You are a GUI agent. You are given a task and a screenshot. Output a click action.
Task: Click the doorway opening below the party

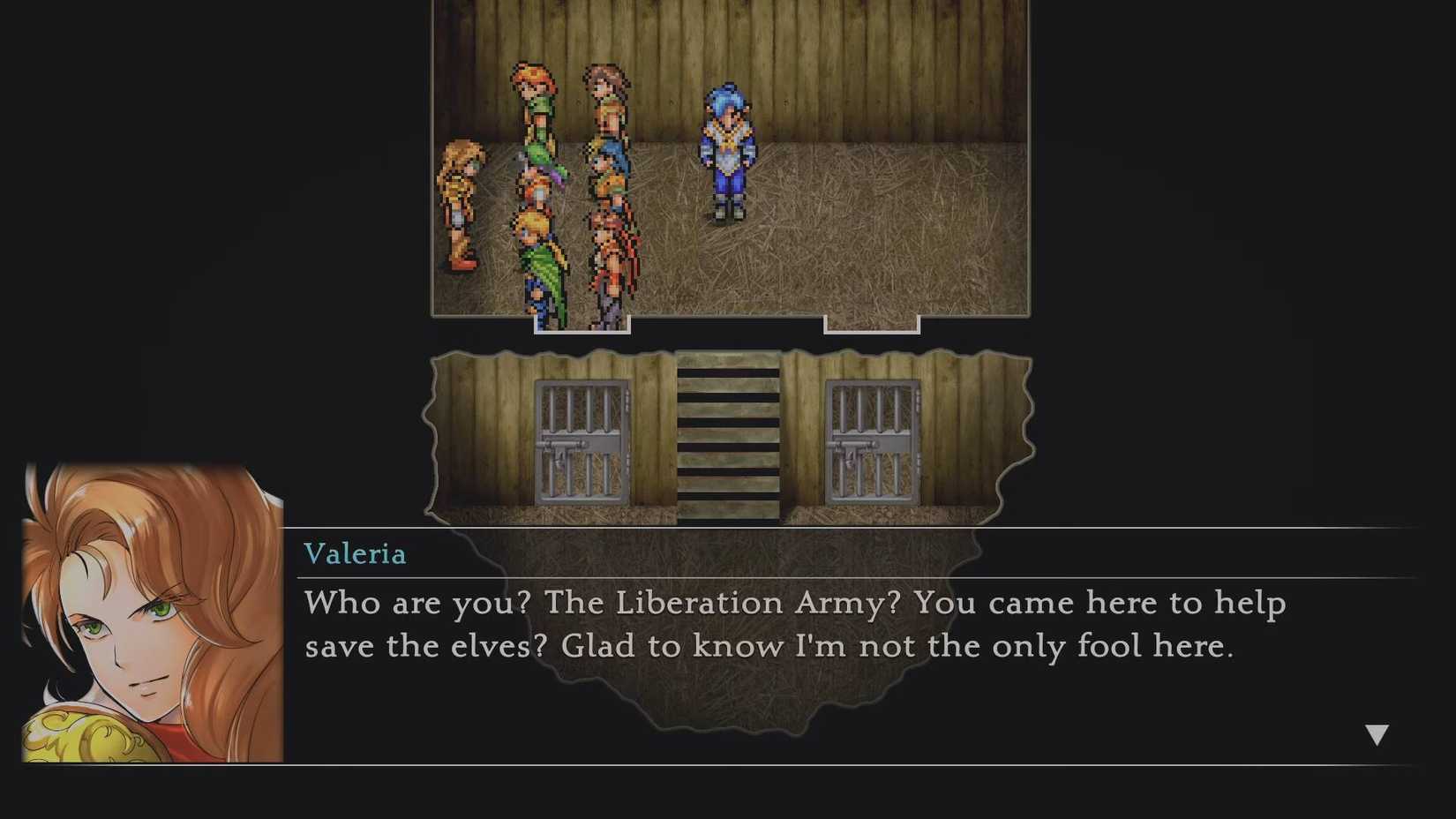(581, 325)
